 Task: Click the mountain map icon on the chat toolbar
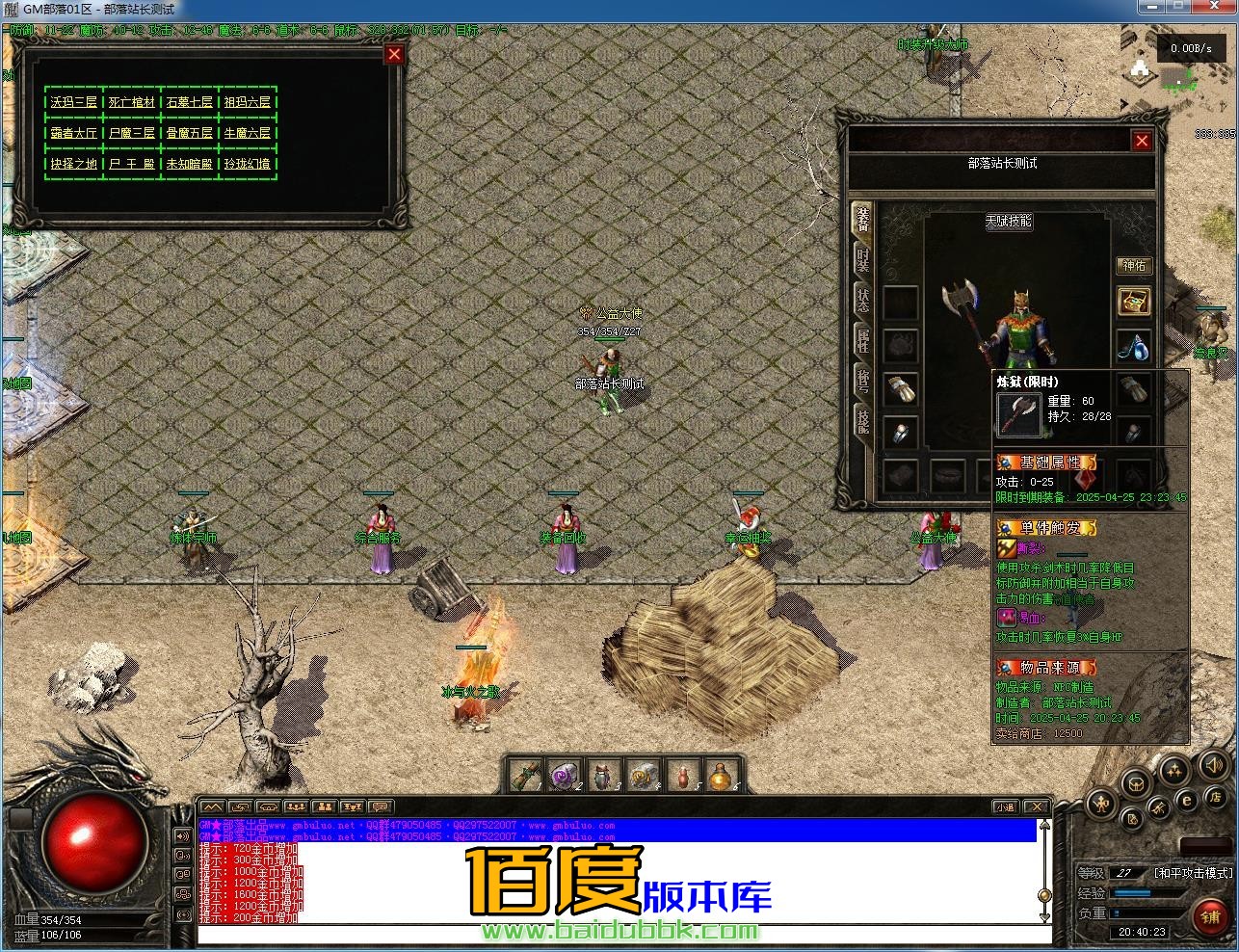coord(212,807)
